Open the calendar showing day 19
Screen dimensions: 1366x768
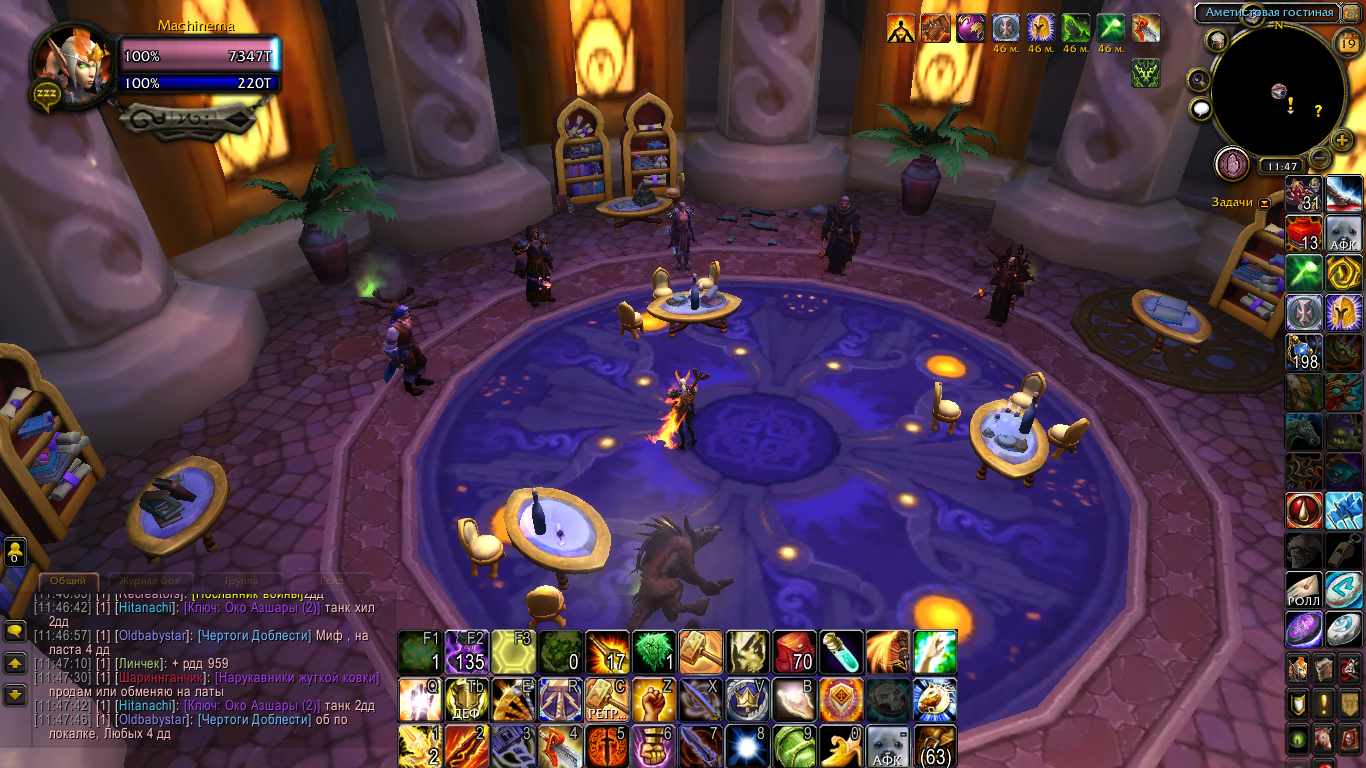(1346, 41)
